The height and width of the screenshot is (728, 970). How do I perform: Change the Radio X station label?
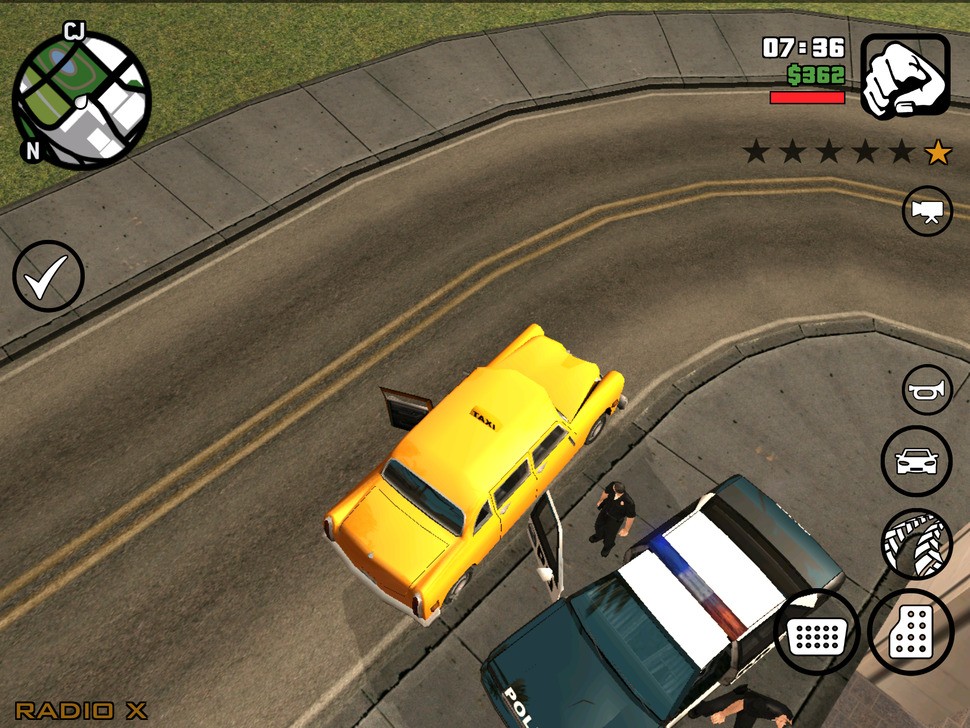(81, 711)
